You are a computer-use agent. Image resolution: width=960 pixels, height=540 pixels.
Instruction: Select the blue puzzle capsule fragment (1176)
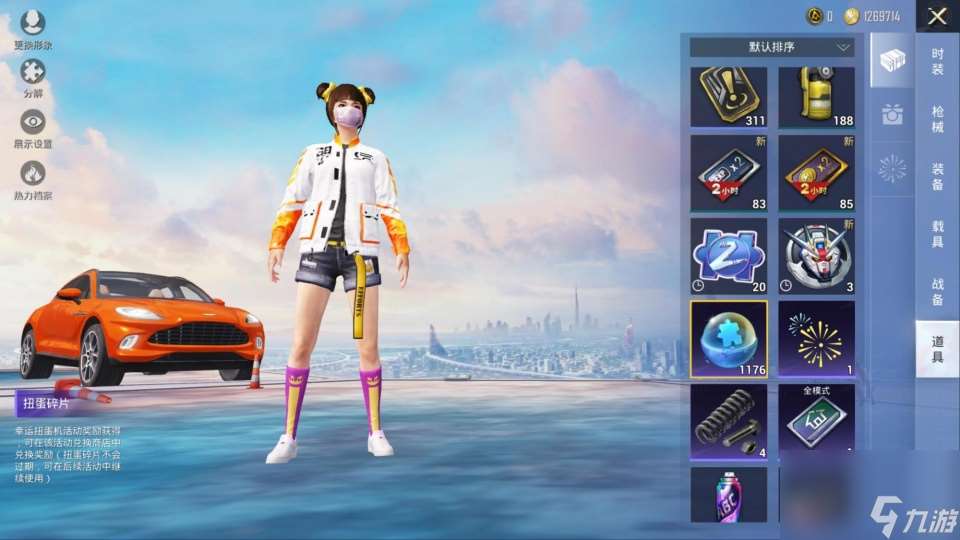pos(729,339)
